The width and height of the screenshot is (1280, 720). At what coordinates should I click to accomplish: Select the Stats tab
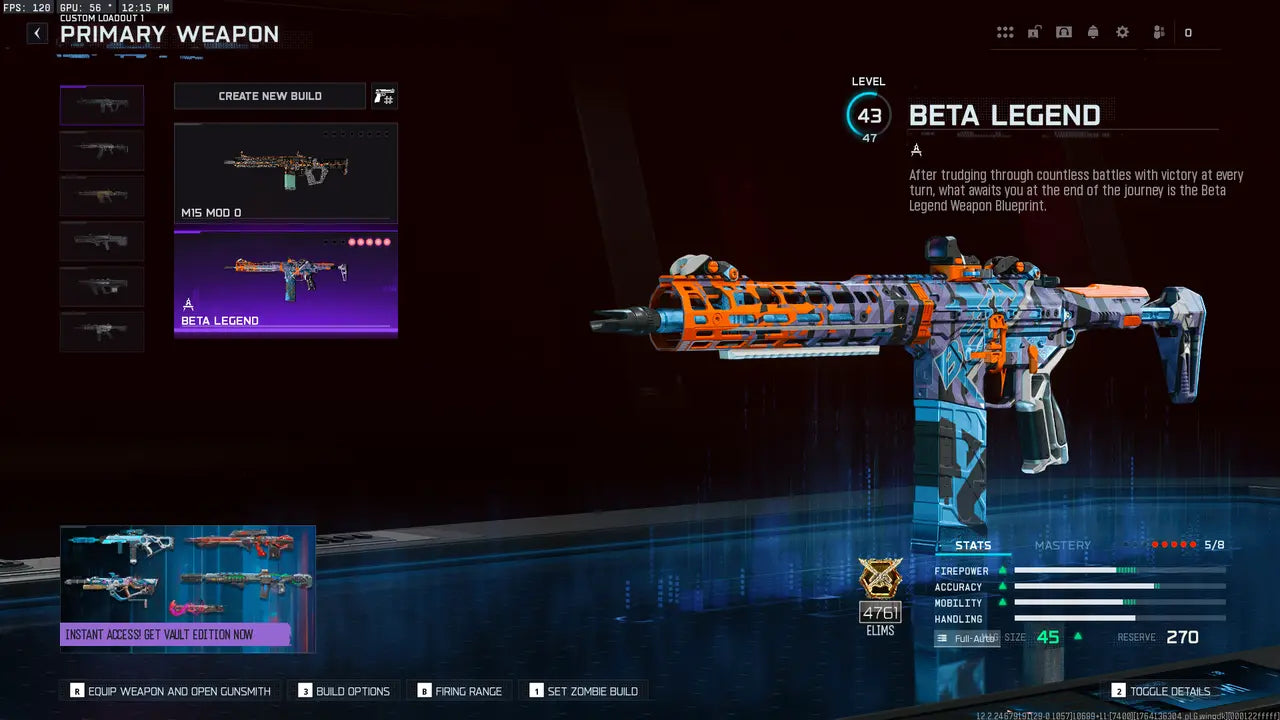click(973, 545)
